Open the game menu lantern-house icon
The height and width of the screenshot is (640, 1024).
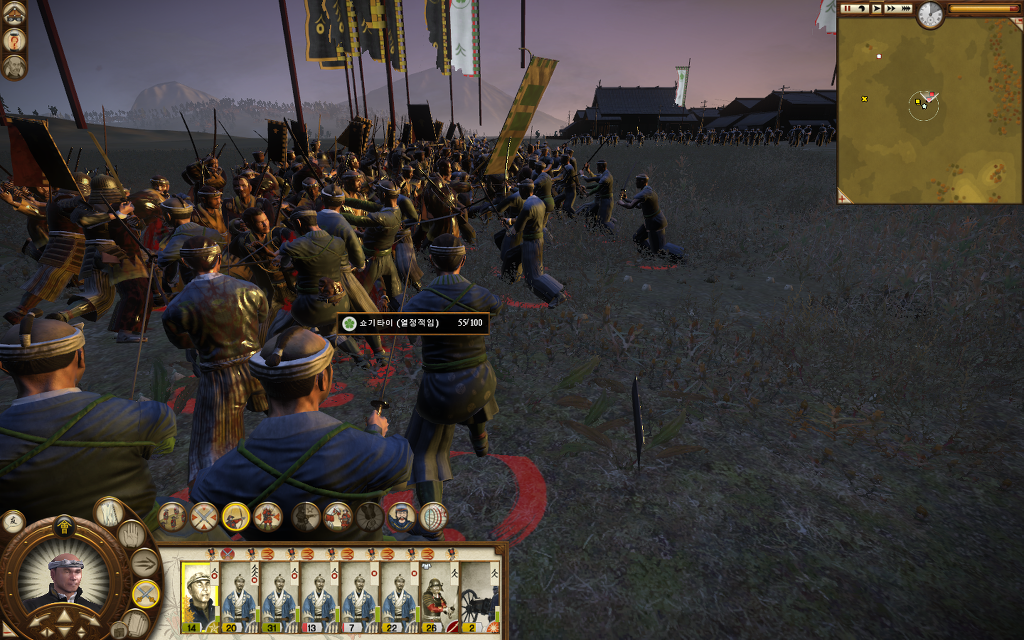pos(14,14)
